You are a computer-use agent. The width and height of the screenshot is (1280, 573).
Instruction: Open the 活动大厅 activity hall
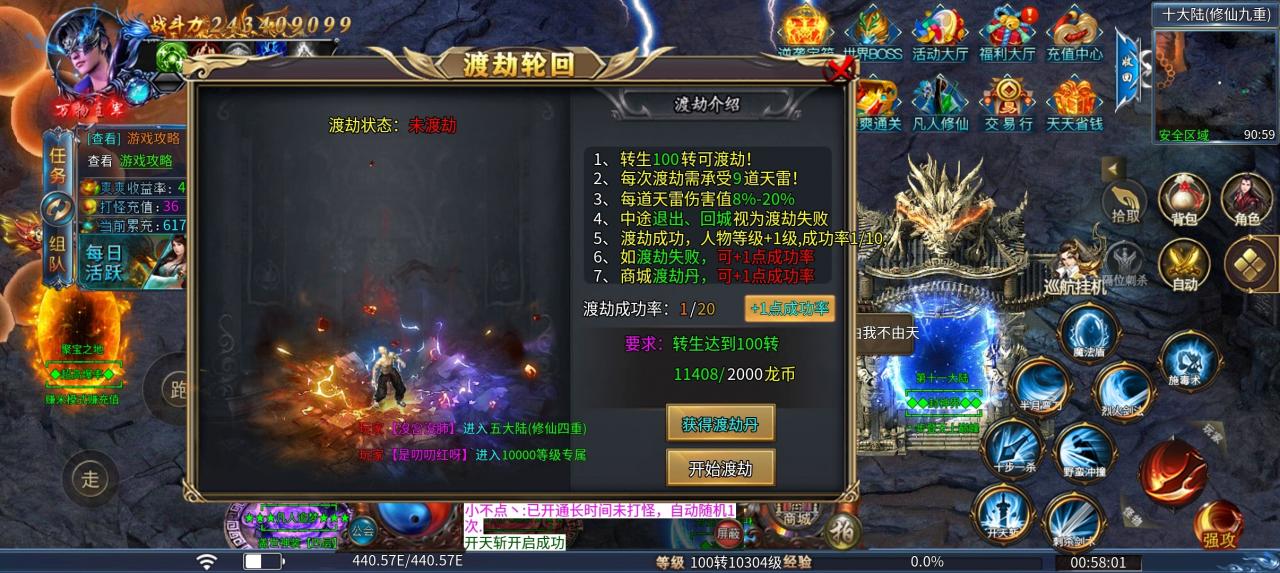coord(940,31)
